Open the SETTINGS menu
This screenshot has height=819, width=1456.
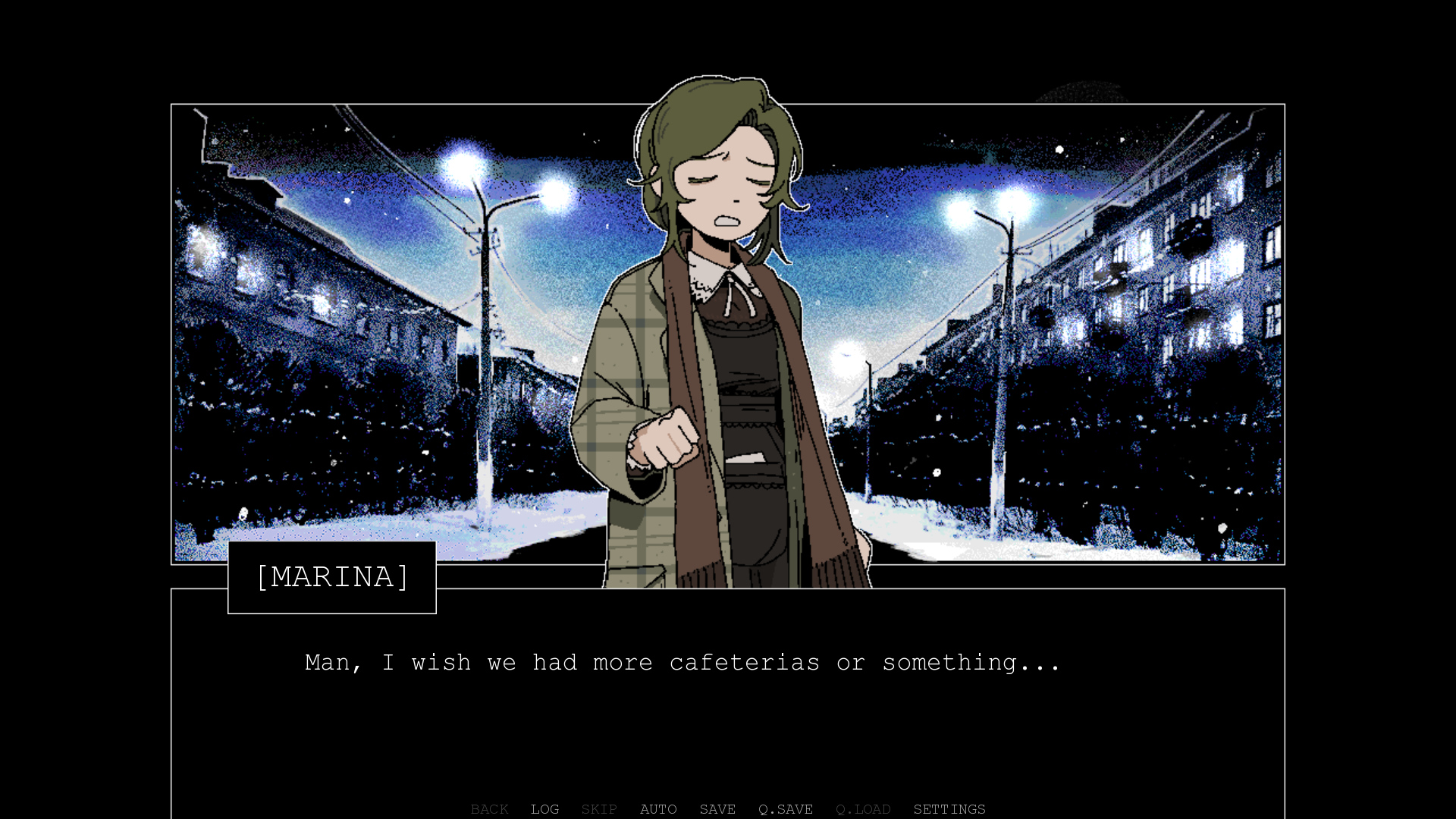pyautogui.click(x=949, y=809)
